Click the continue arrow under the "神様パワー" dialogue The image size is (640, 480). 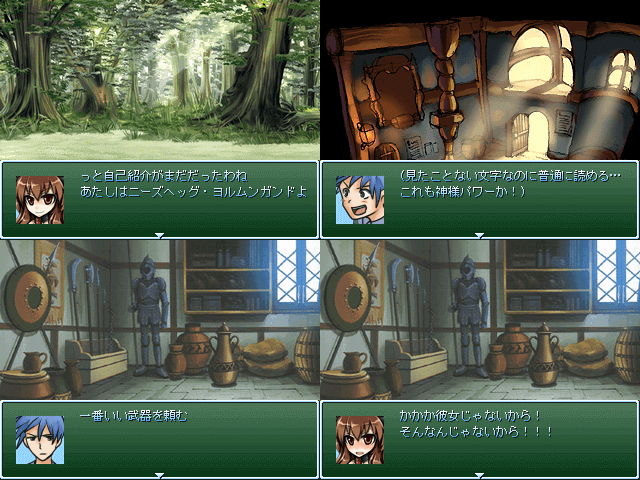pos(479,236)
